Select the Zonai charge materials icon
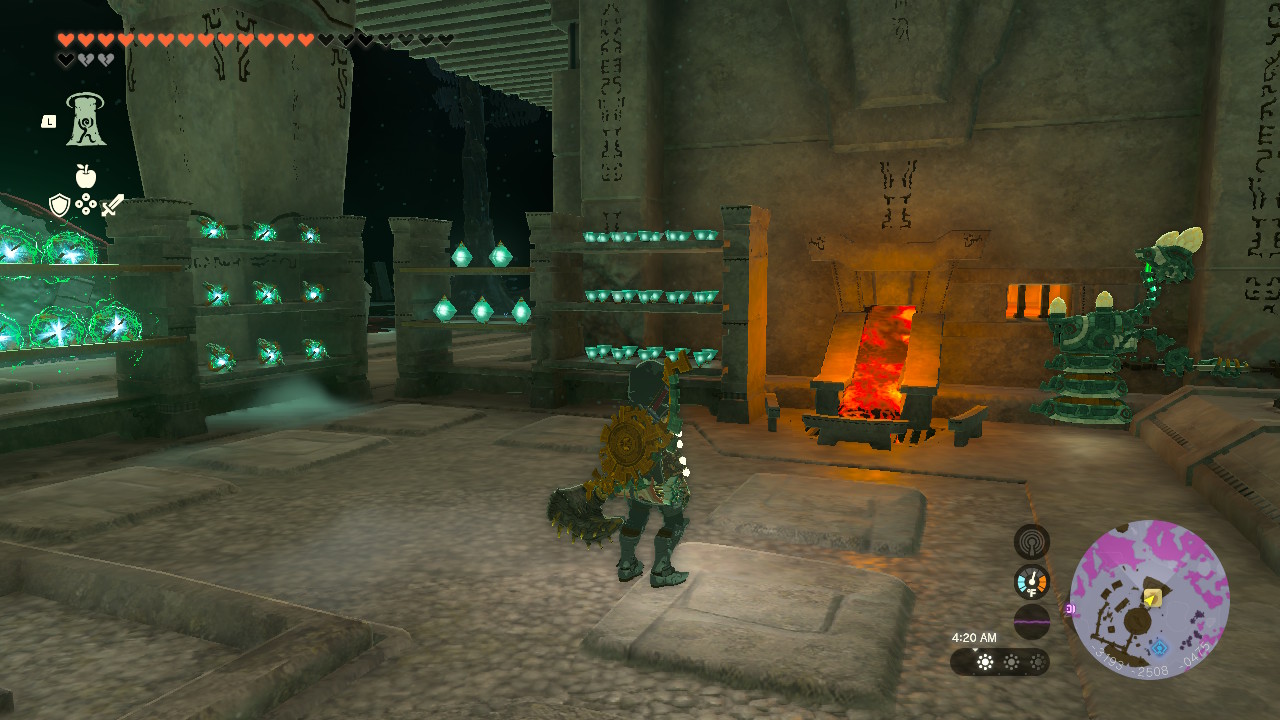This screenshot has width=1280, height=720. pos(86,203)
